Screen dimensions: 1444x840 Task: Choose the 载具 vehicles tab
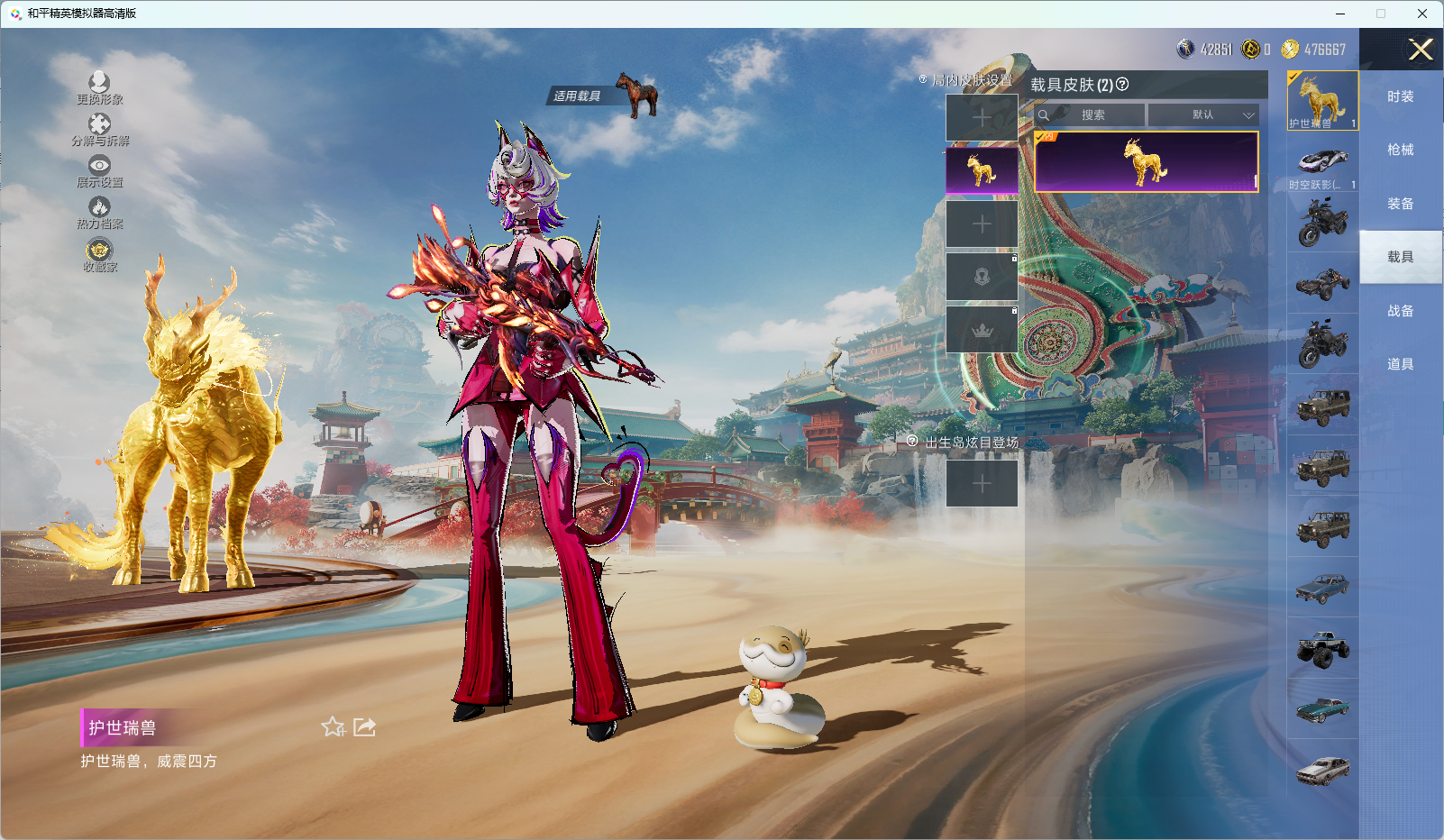click(1400, 257)
